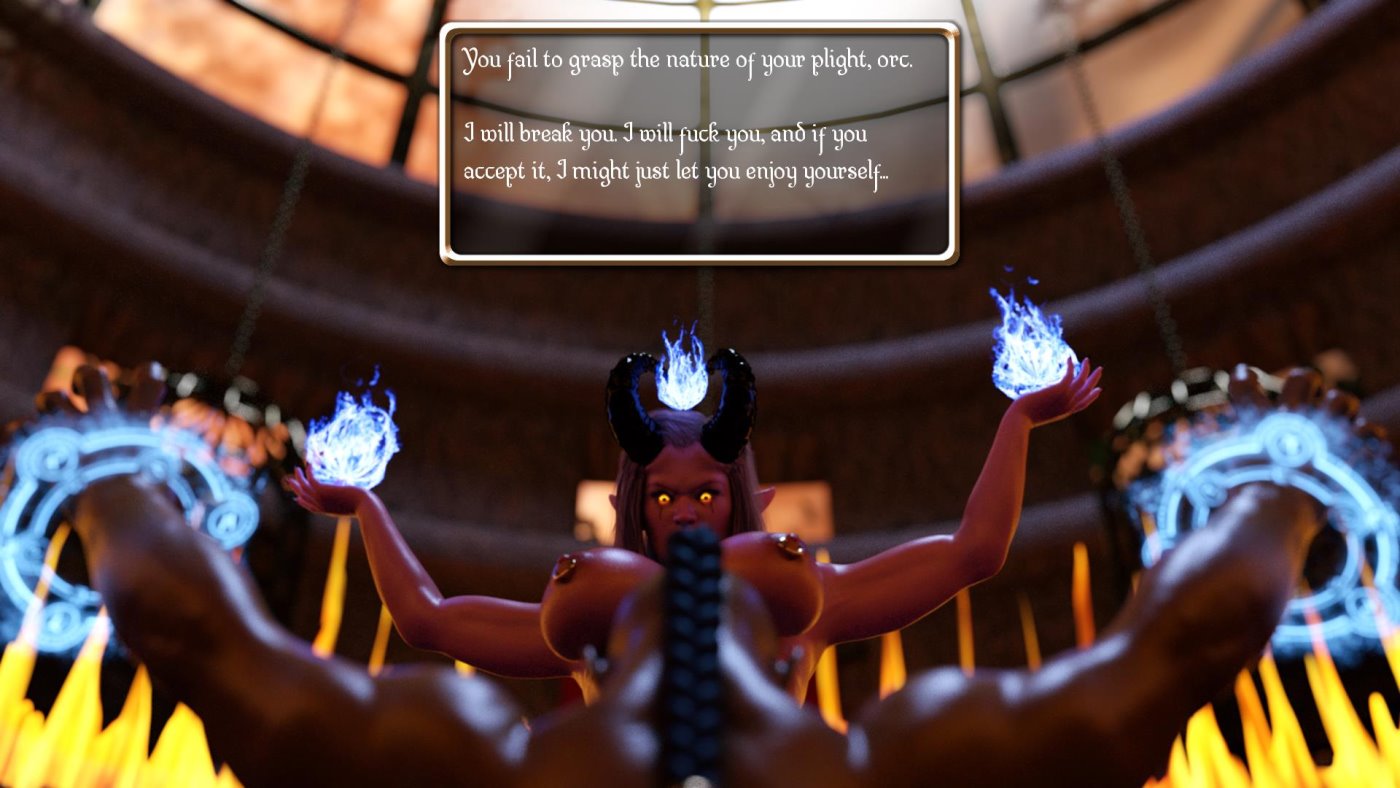
Task: Click the dialogue box to advance text
Action: point(700,140)
